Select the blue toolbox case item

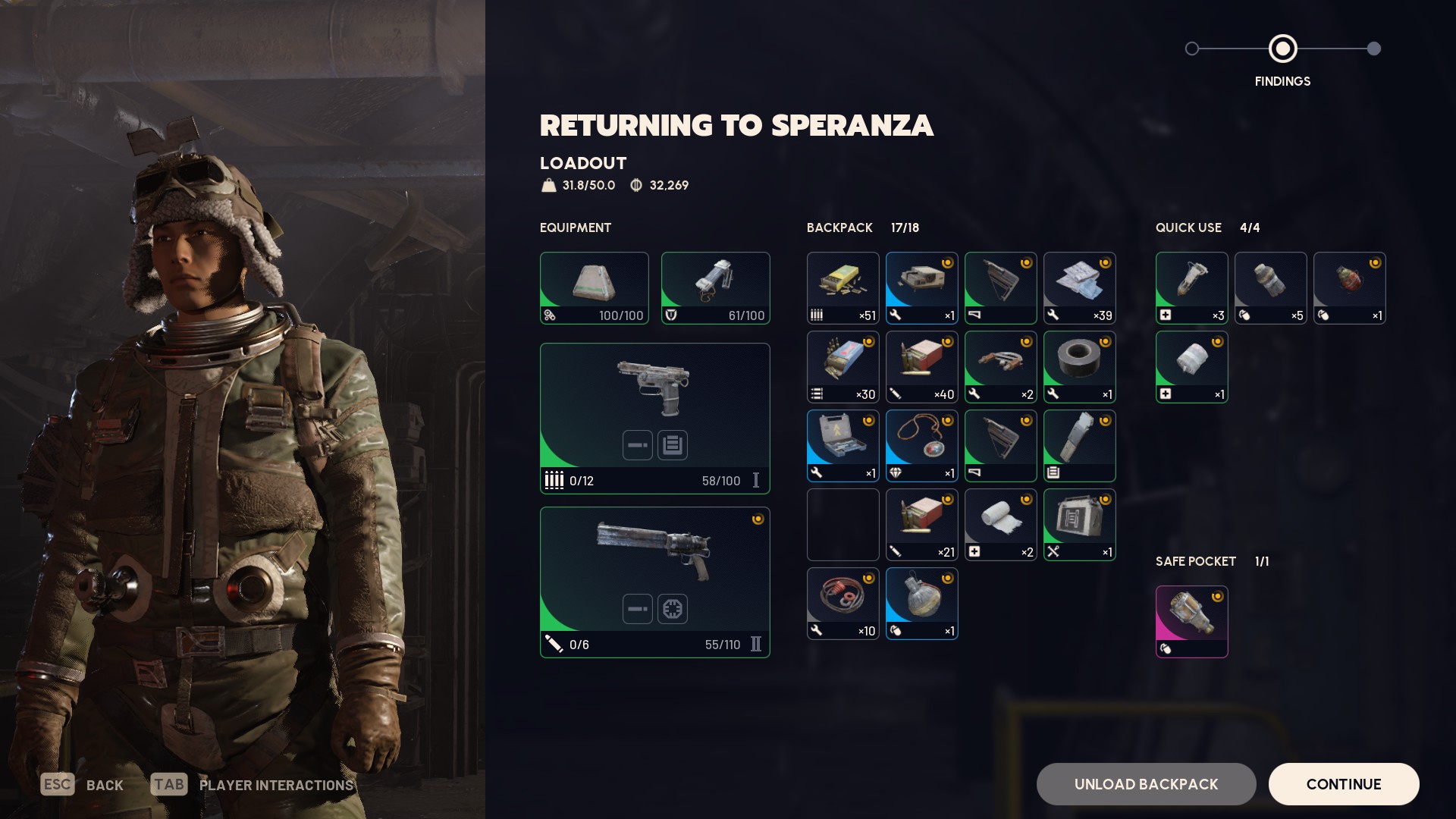pyautogui.click(x=843, y=446)
